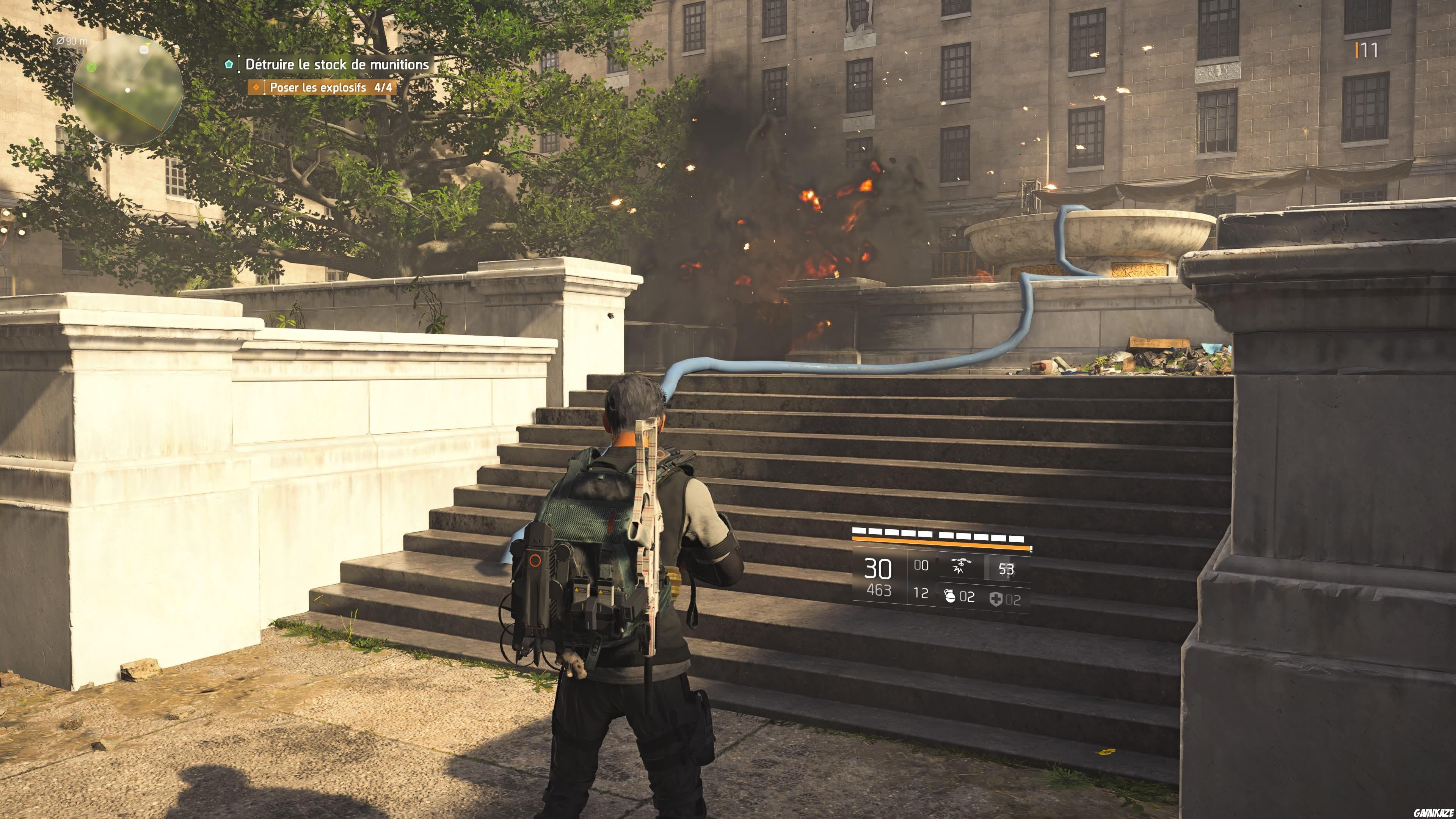The height and width of the screenshot is (819, 1456).
Task: Click the white grid icon on the minimap
Action: pos(144,50)
